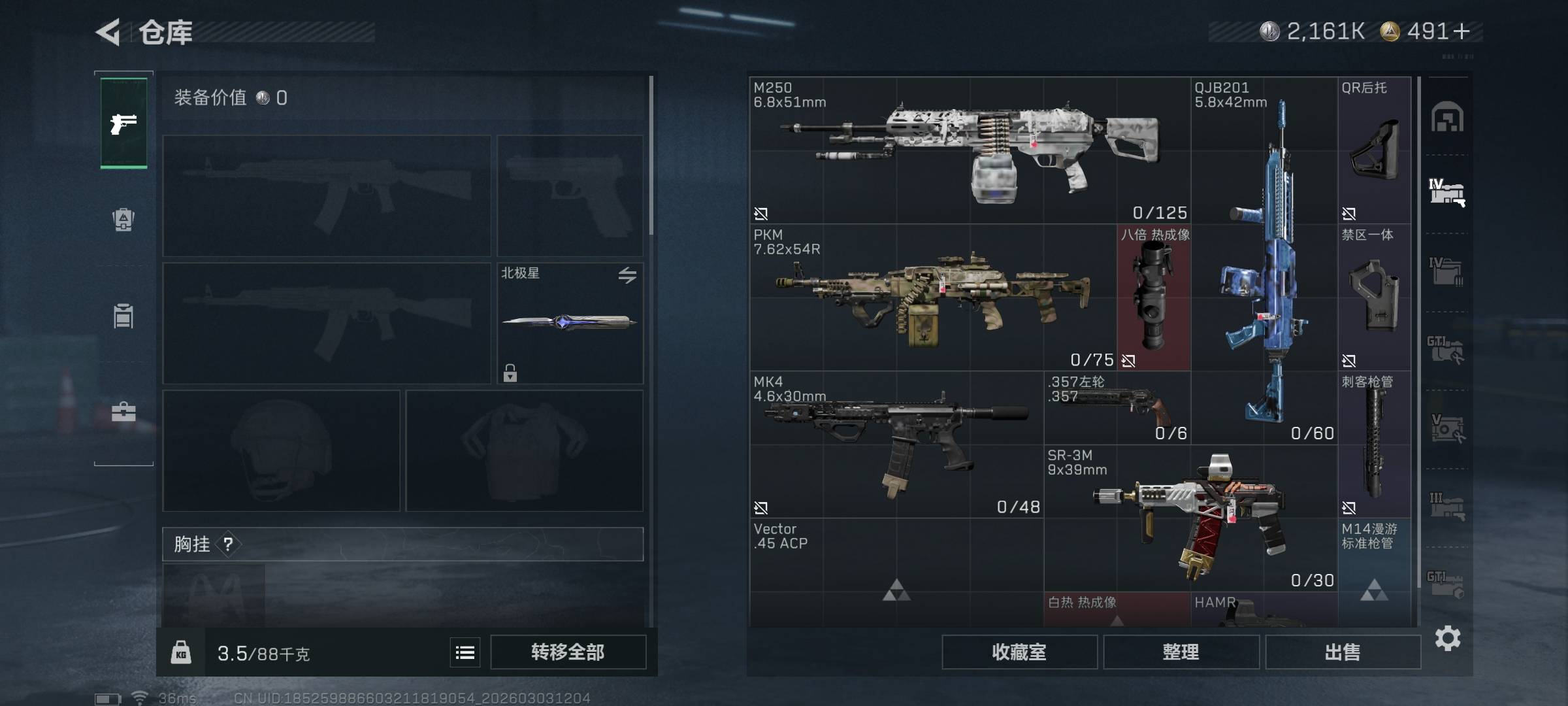1568x706 pixels.
Task: Choose the QR后托 stock attachment
Action: (1374, 150)
